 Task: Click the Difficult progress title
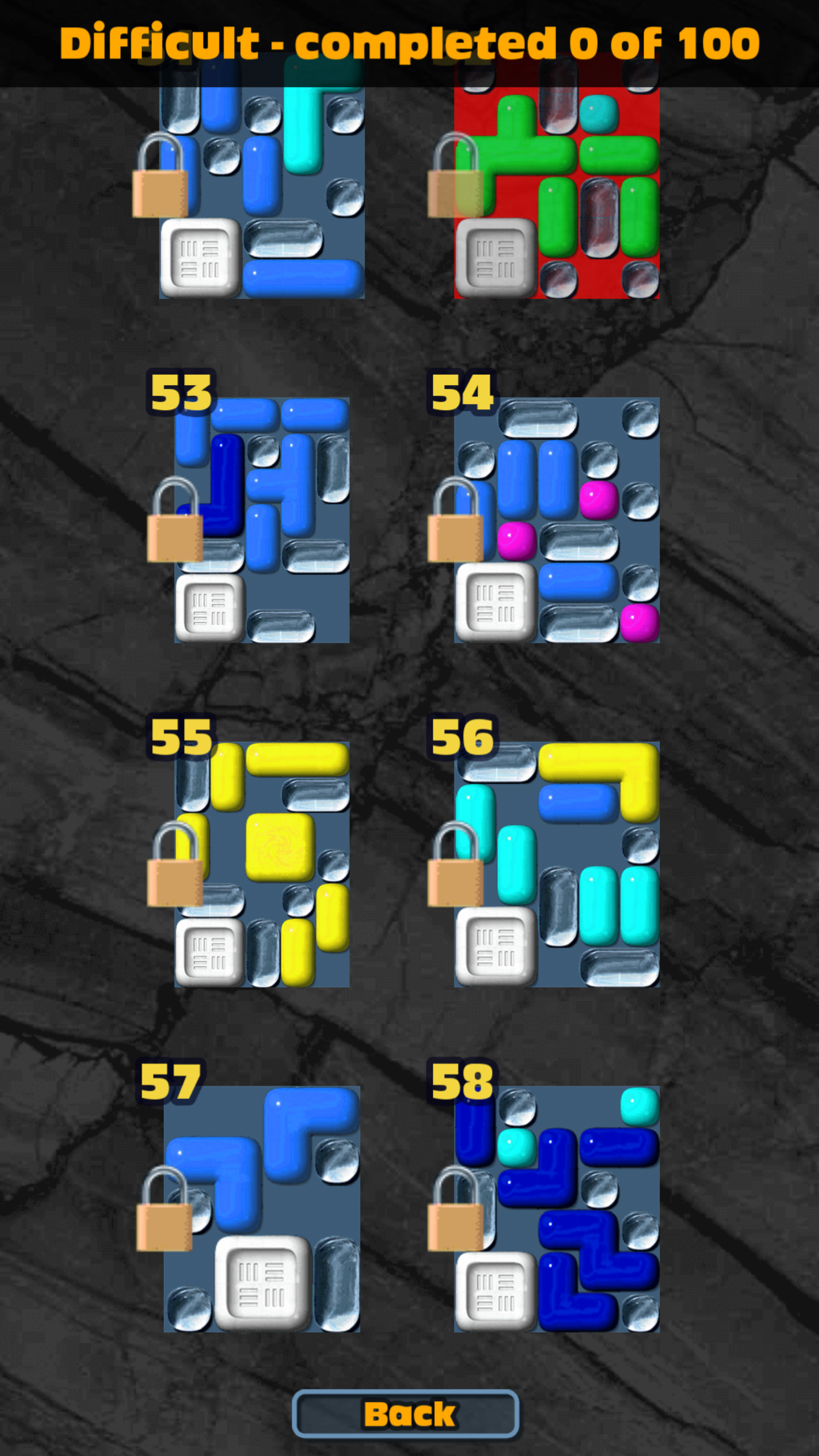click(408, 43)
